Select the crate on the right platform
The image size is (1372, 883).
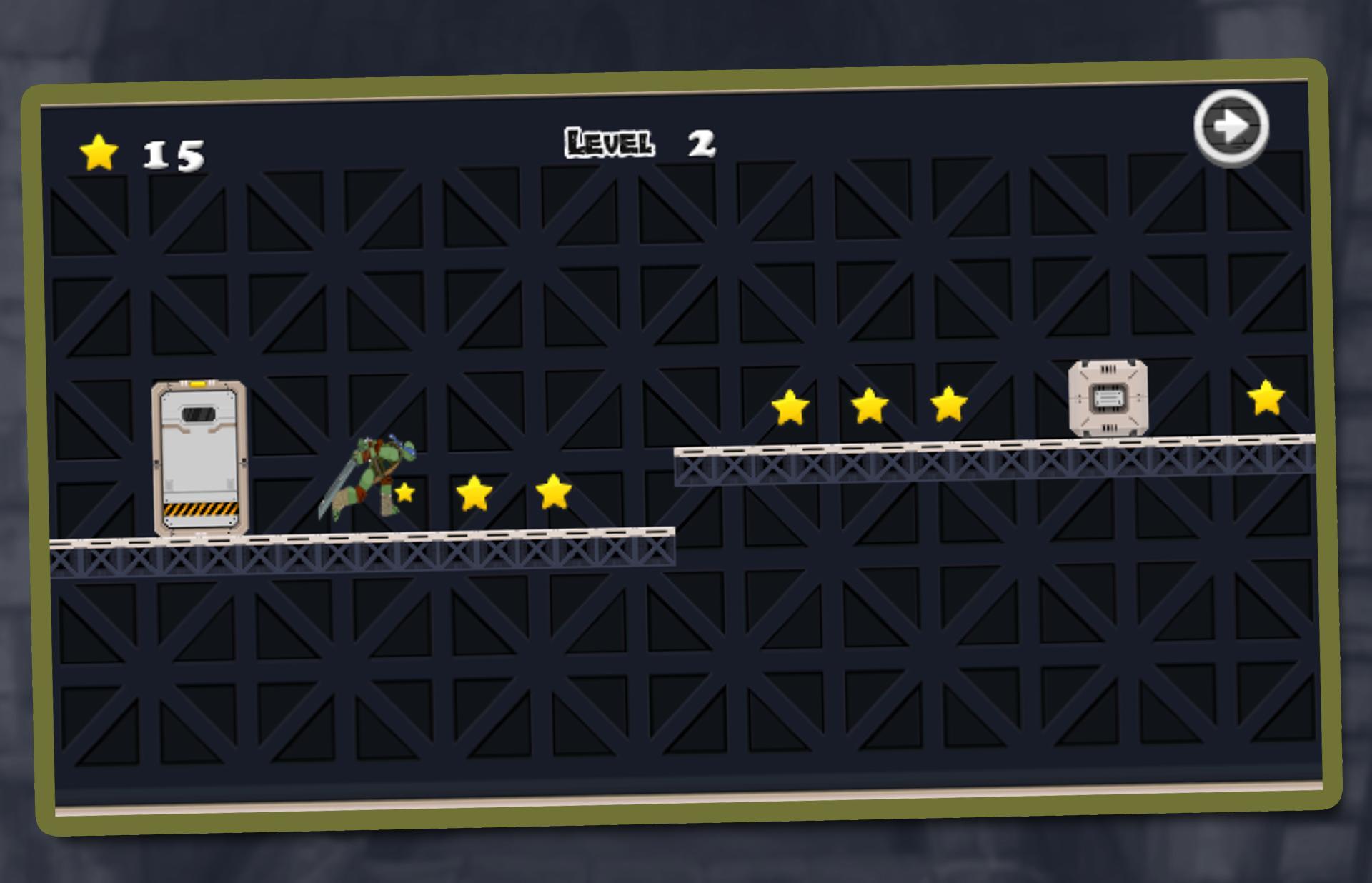[1109, 396]
